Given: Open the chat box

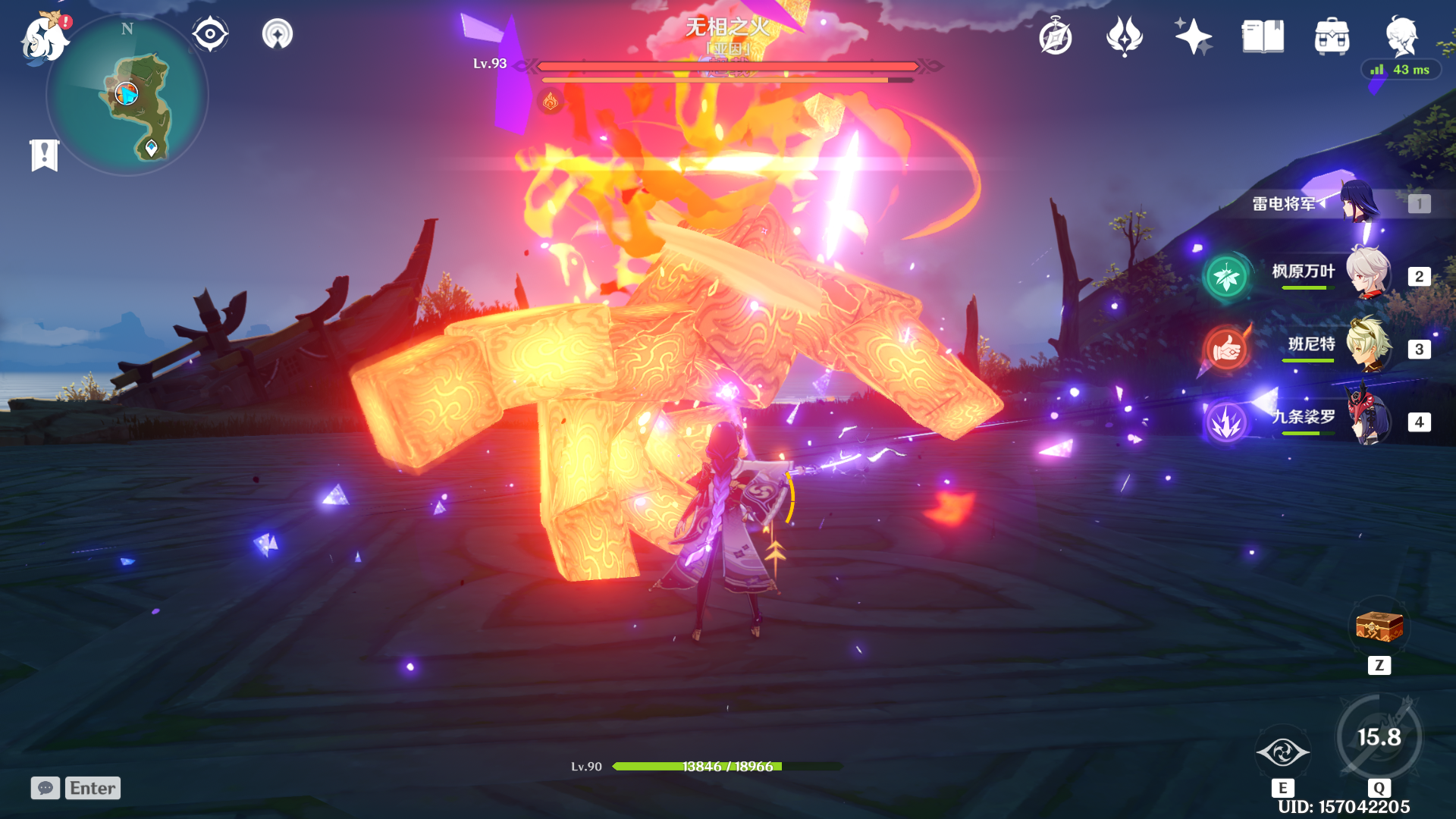Looking at the screenshot, I should [x=76, y=788].
